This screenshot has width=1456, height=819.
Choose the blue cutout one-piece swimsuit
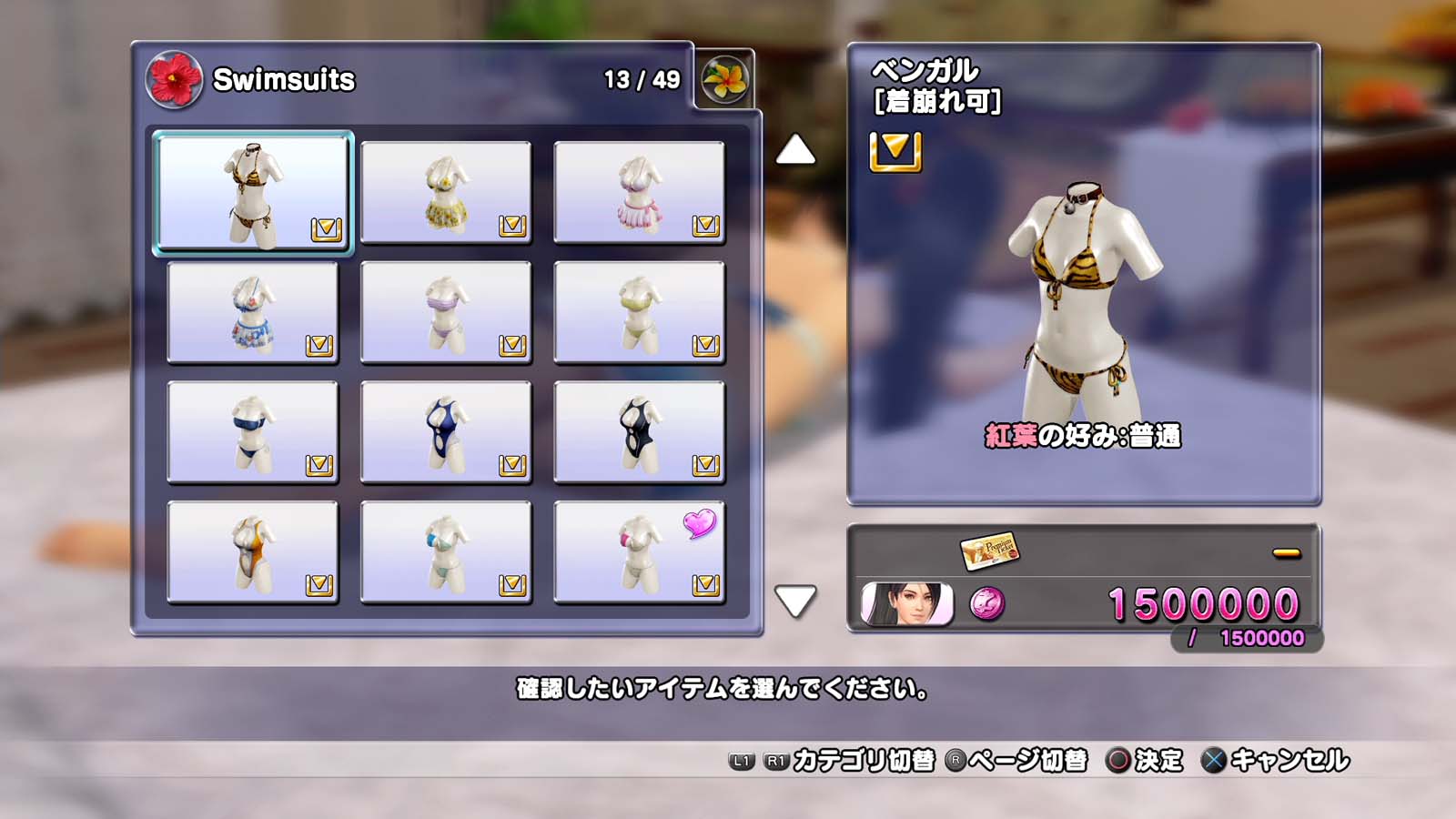(446, 433)
